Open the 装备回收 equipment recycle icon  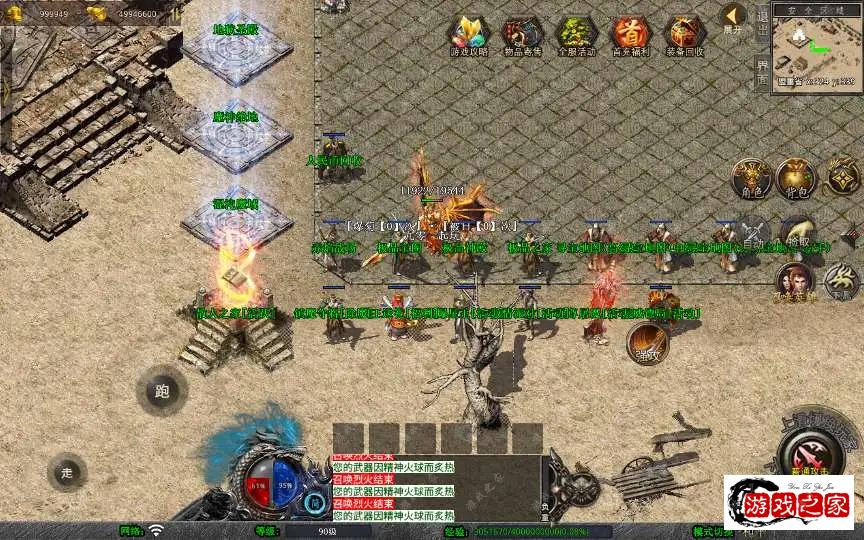click(684, 35)
